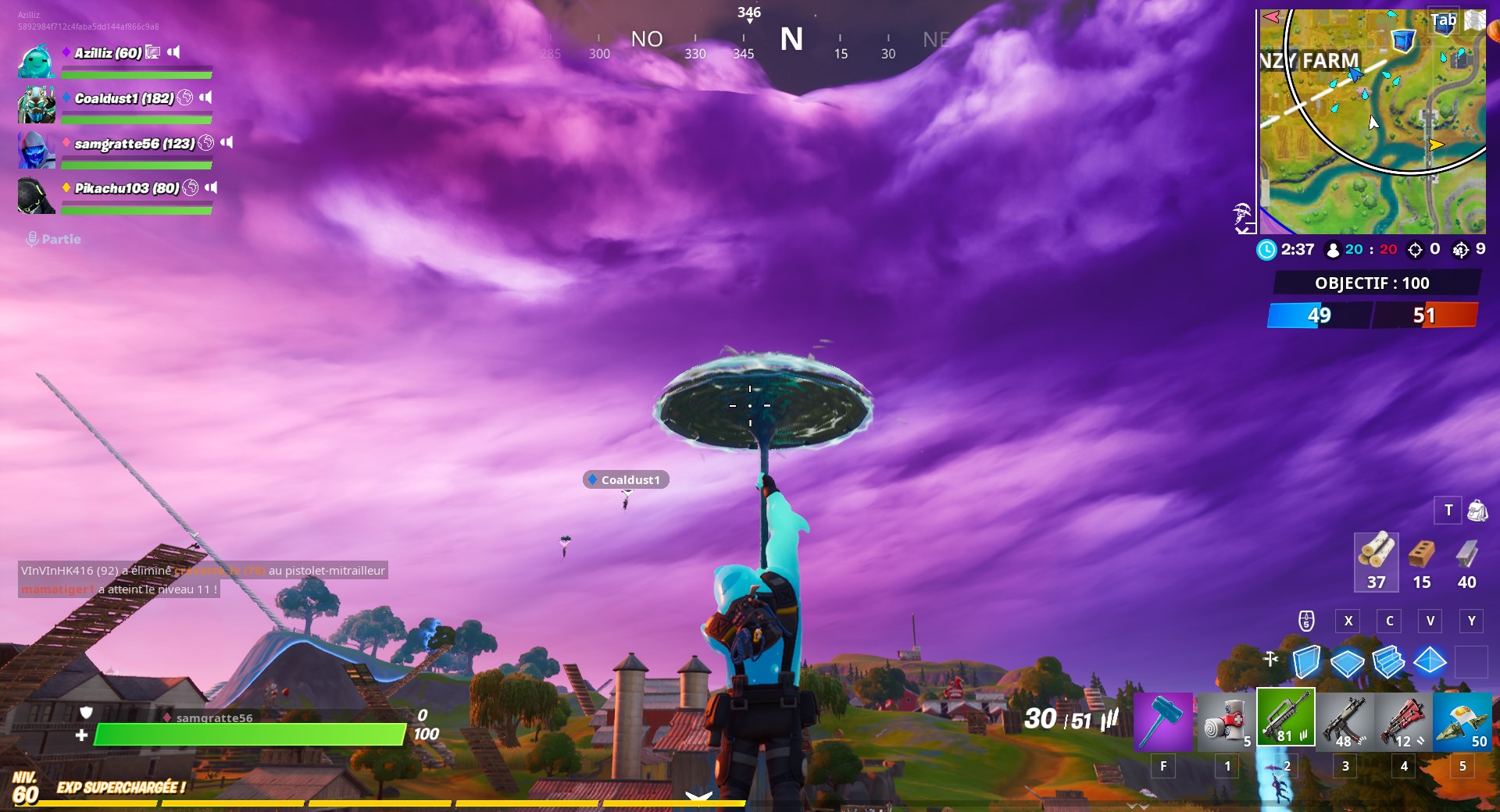Click the Partie microphone label
The image size is (1500, 812).
[55, 240]
